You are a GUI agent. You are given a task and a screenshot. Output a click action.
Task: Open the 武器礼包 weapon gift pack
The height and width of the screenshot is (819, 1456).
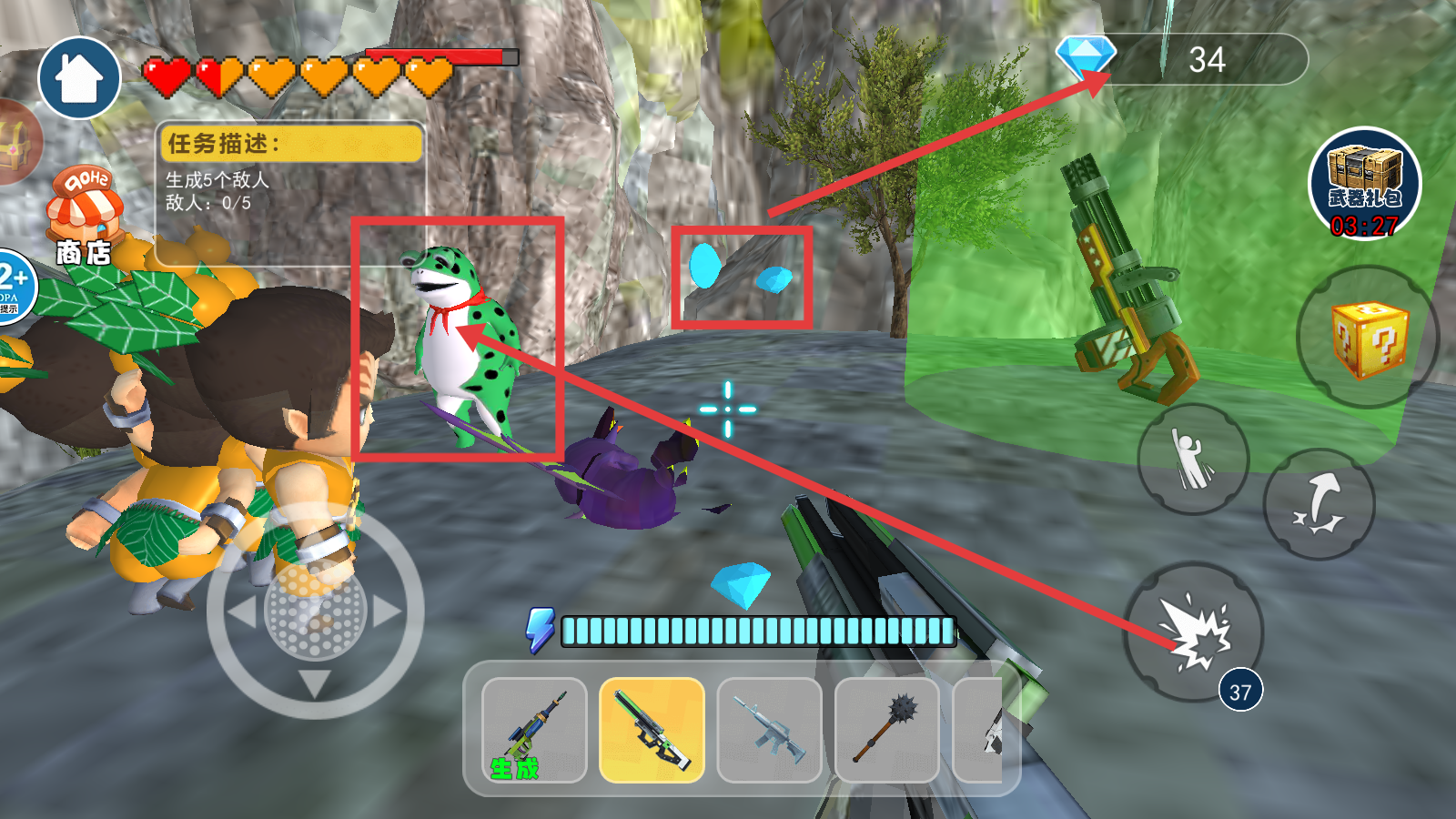(x=1364, y=185)
